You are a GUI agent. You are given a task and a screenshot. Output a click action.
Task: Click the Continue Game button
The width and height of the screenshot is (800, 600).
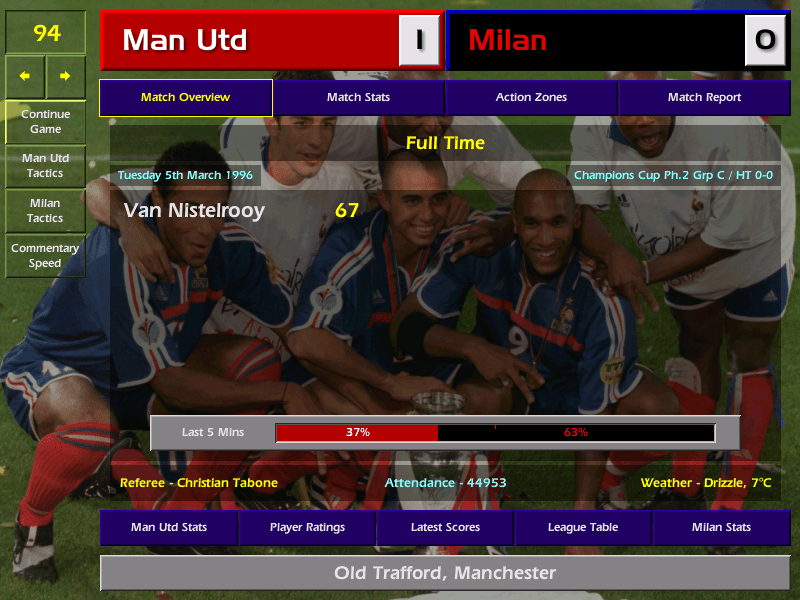[x=45, y=121]
